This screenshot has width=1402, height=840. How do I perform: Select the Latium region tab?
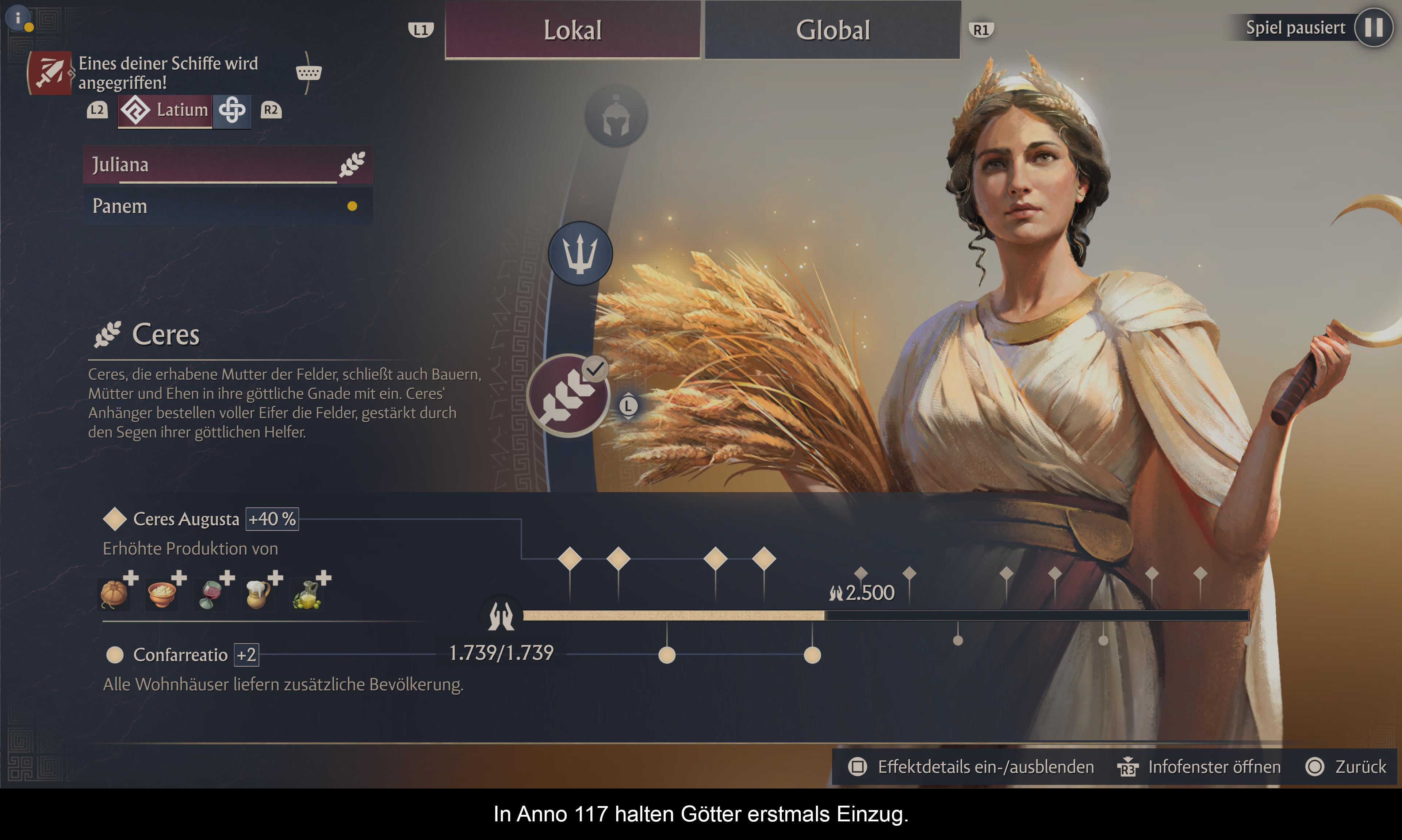[x=165, y=110]
